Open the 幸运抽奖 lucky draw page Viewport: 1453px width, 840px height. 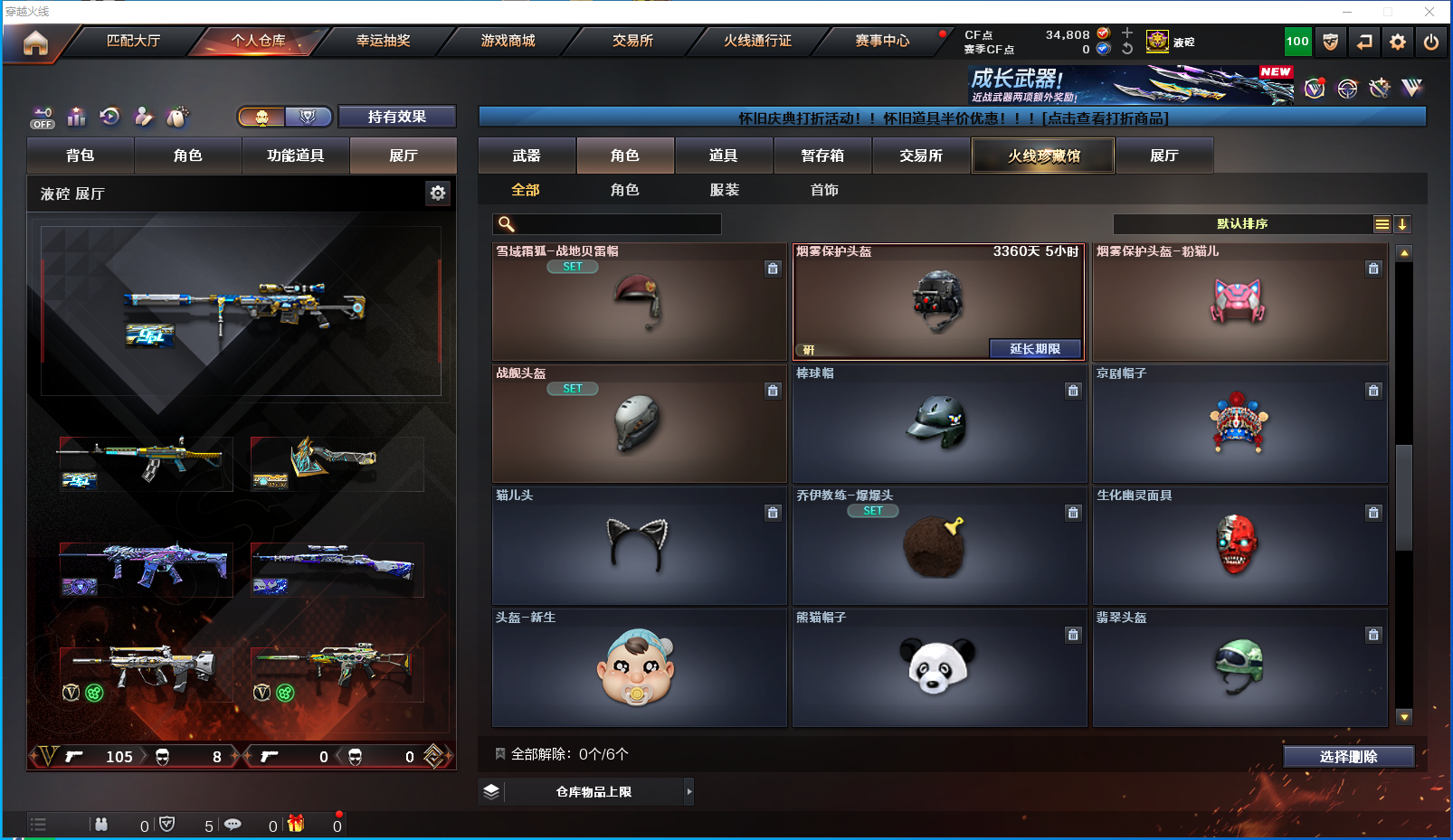point(383,41)
